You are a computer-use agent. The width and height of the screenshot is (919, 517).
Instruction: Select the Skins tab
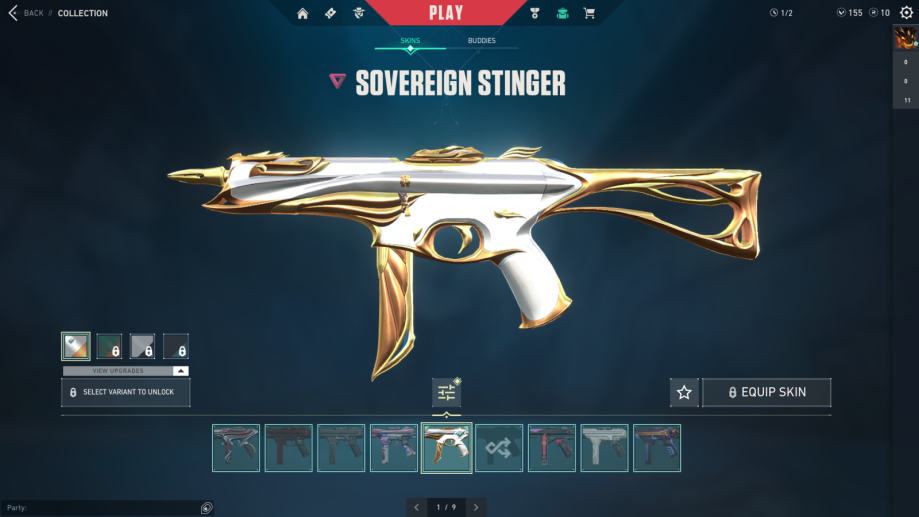pyautogui.click(x=410, y=41)
